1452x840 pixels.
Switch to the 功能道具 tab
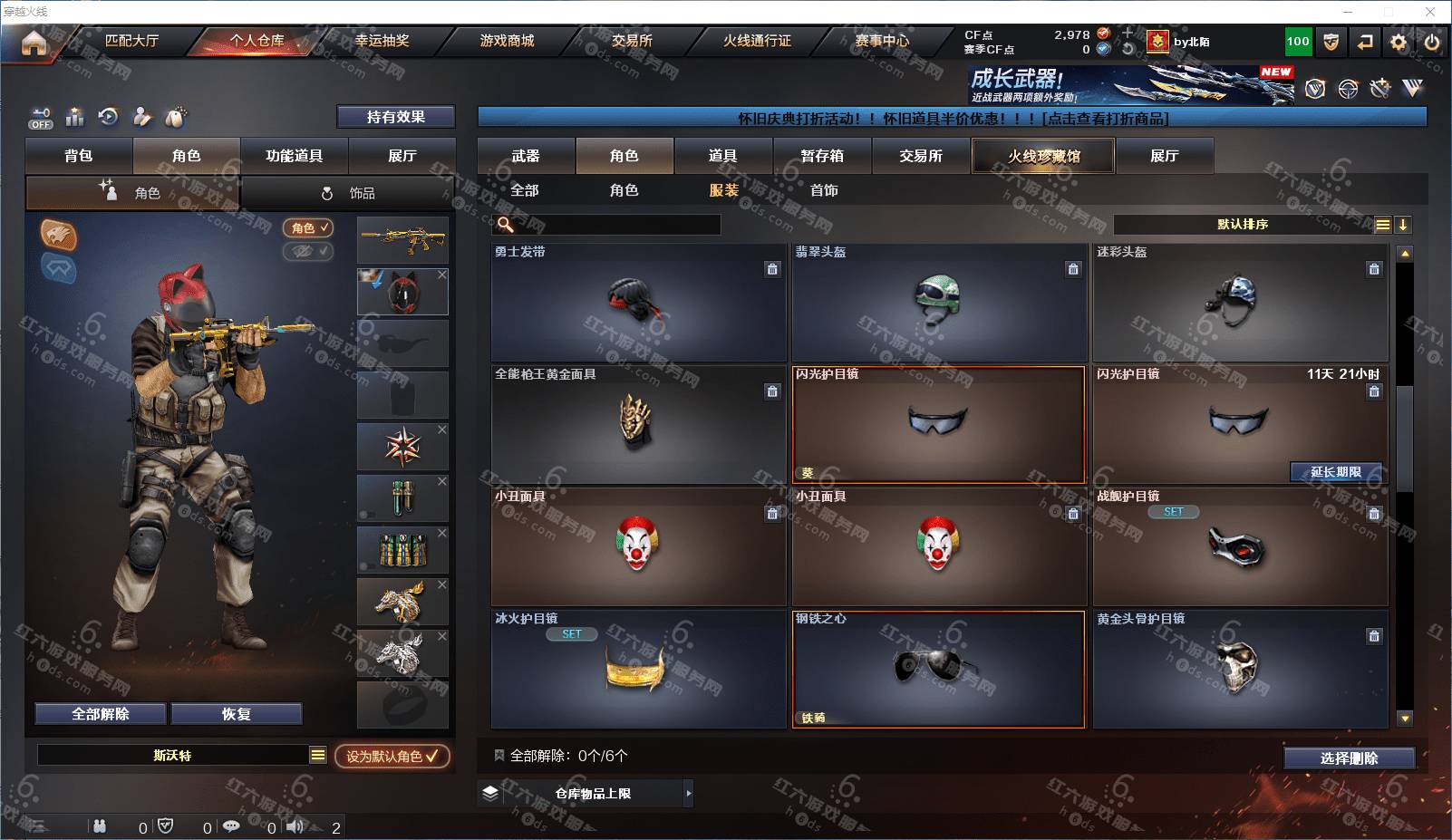click(294, 156)
